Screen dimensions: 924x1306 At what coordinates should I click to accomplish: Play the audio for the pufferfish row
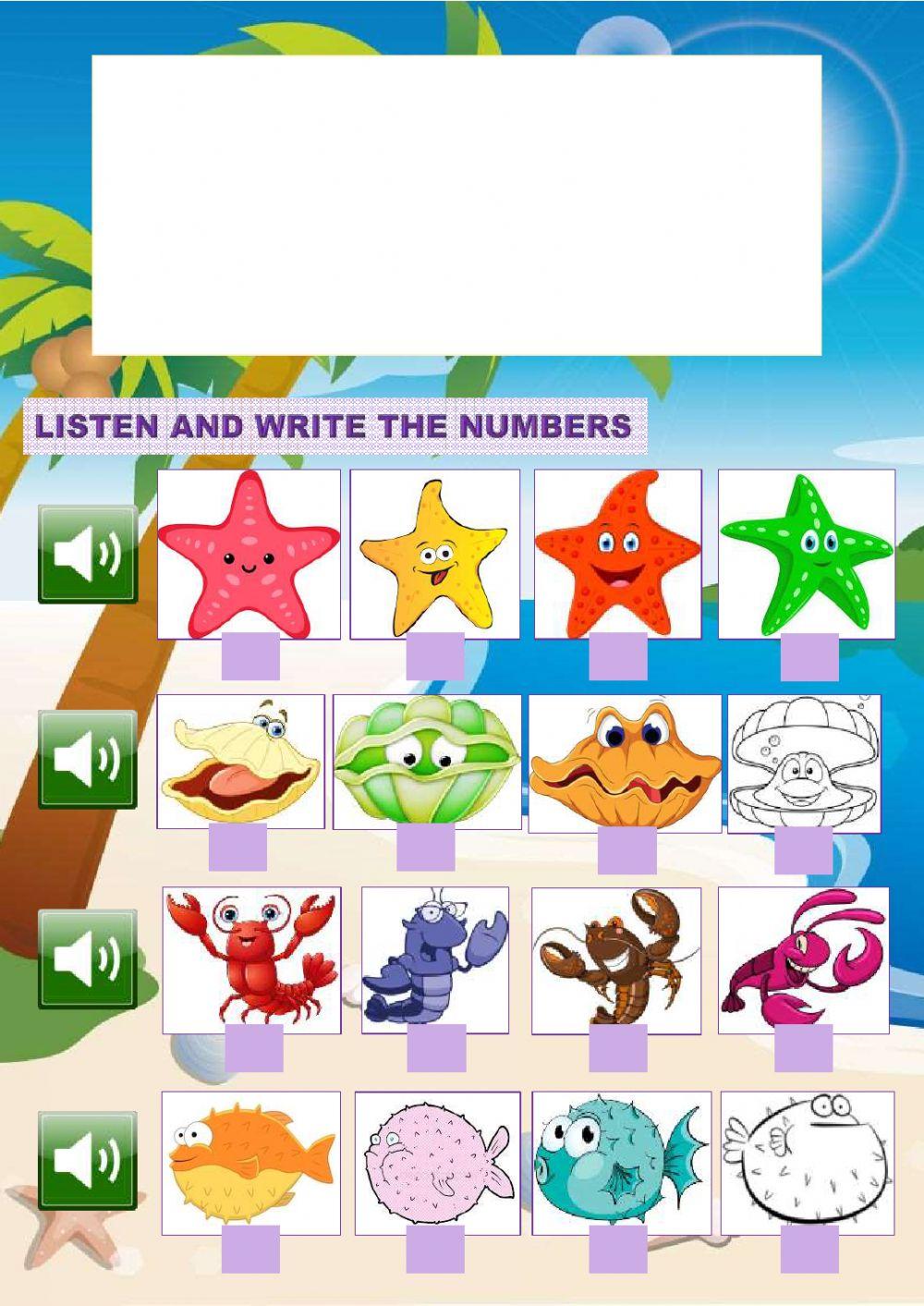[88, 1161]
